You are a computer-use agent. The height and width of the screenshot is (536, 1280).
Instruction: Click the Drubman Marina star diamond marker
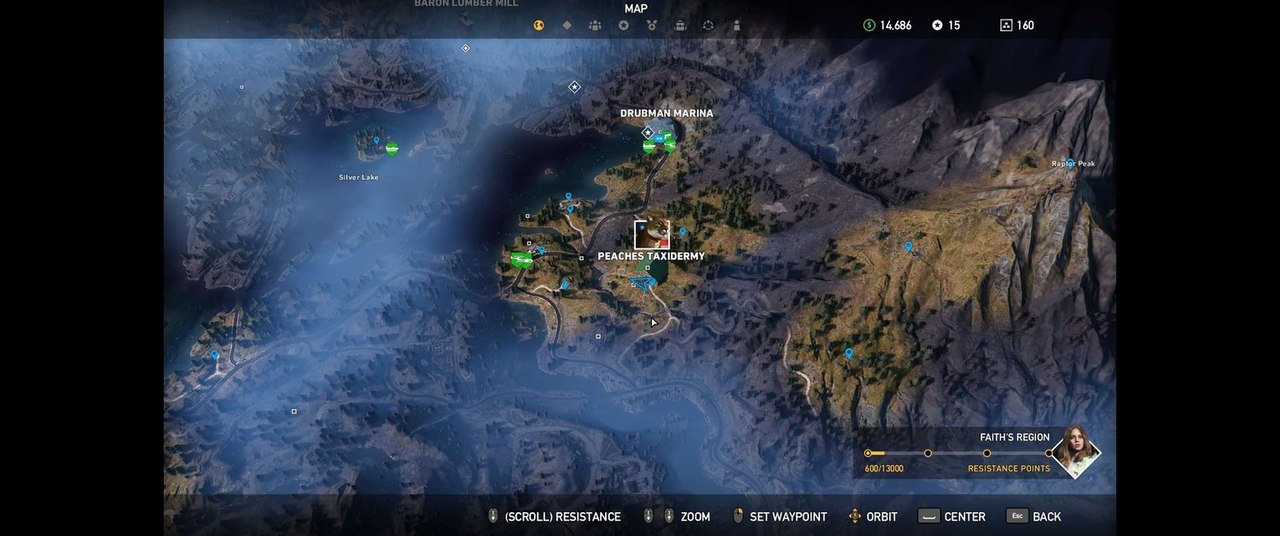click(648, 132)
